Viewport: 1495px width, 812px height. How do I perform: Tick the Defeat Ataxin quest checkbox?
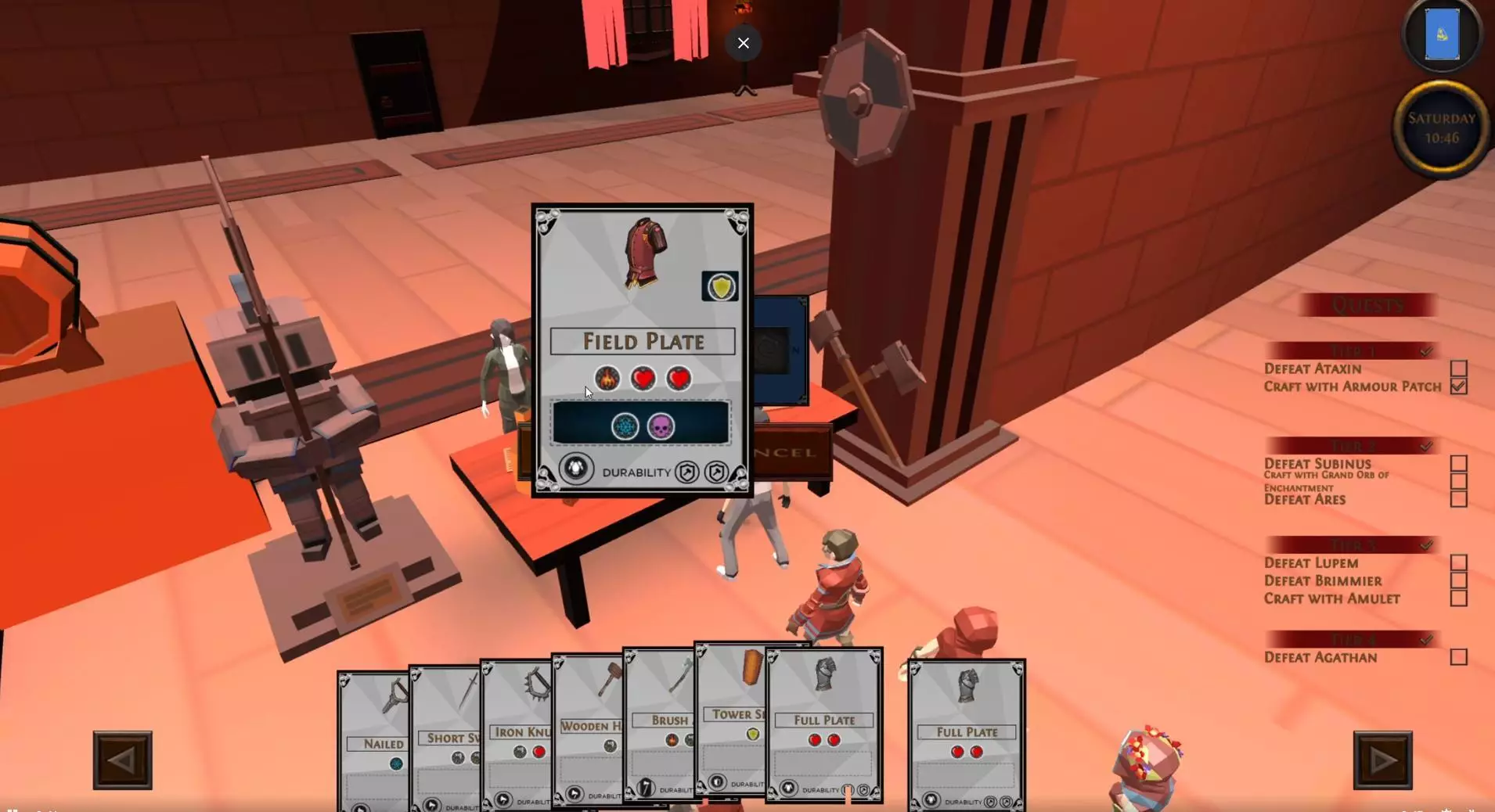click(1458, 368)
